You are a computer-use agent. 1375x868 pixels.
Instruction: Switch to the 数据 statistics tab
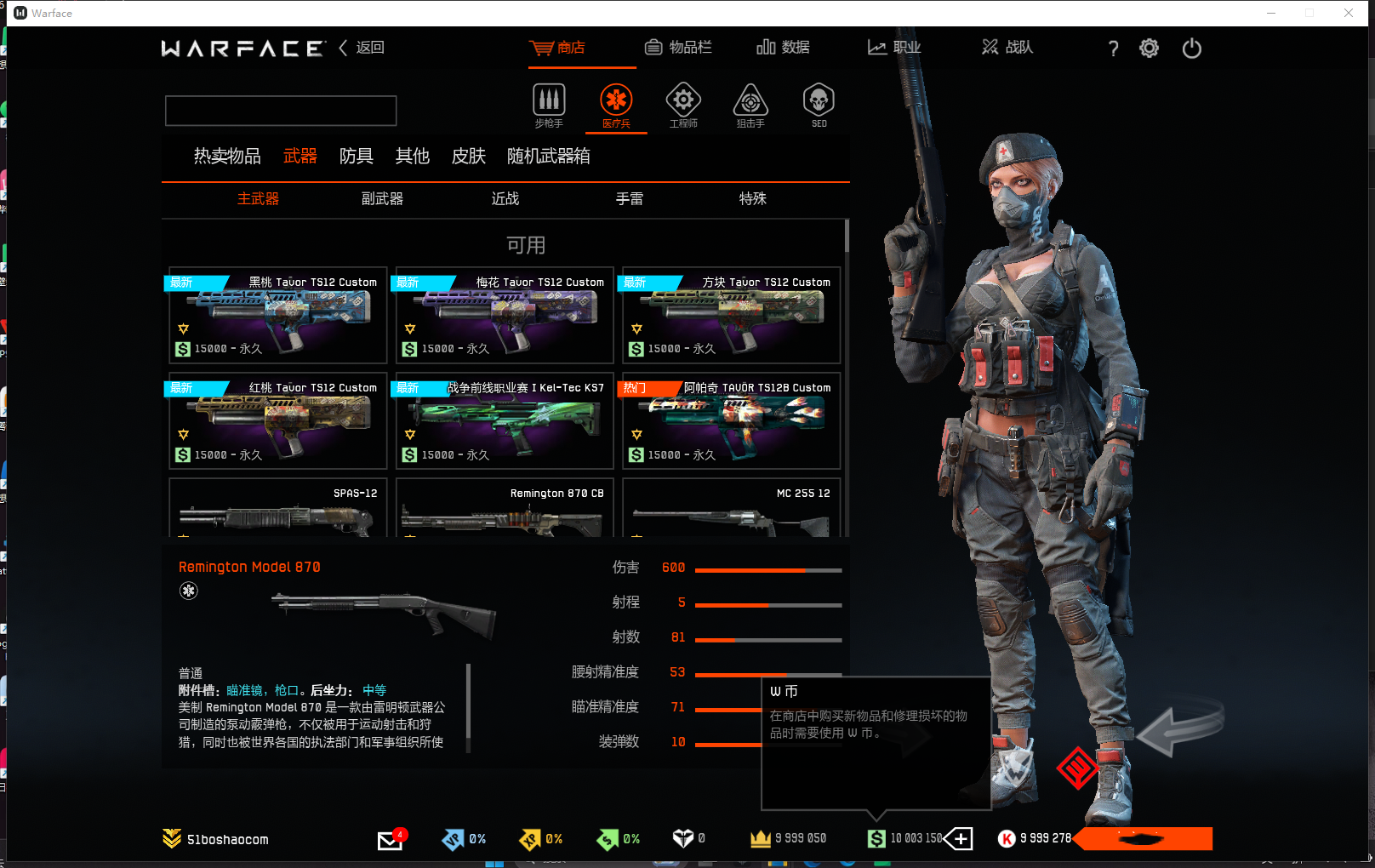coord(783,48)
